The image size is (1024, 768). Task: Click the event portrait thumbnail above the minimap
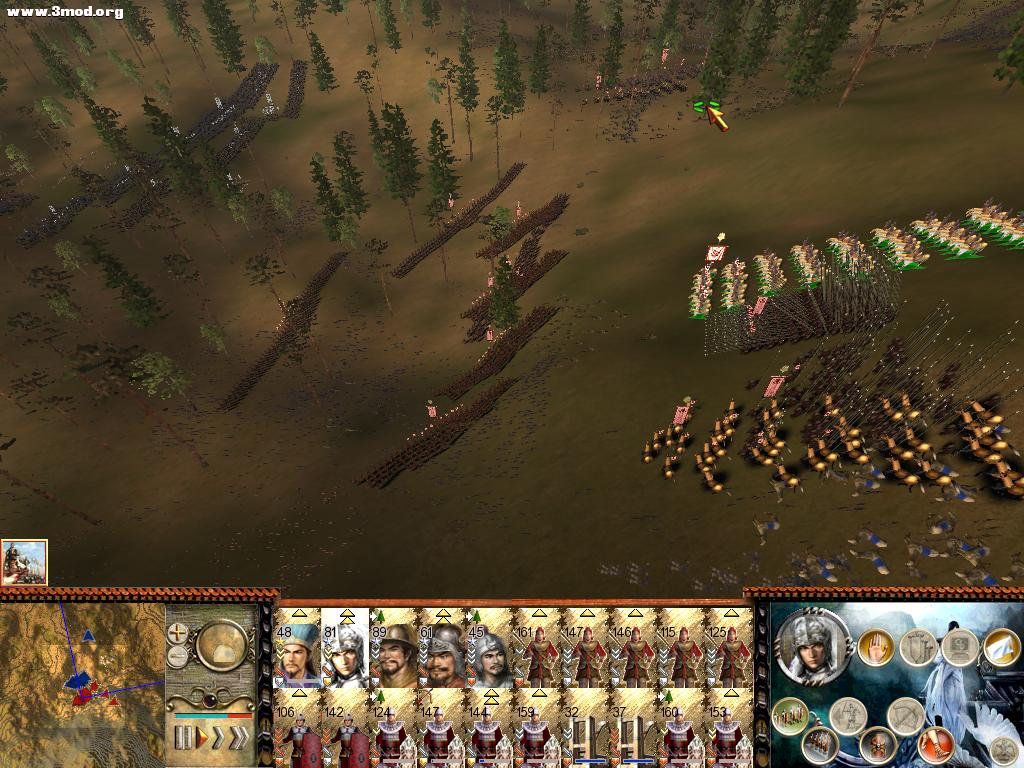pos(24,562)
